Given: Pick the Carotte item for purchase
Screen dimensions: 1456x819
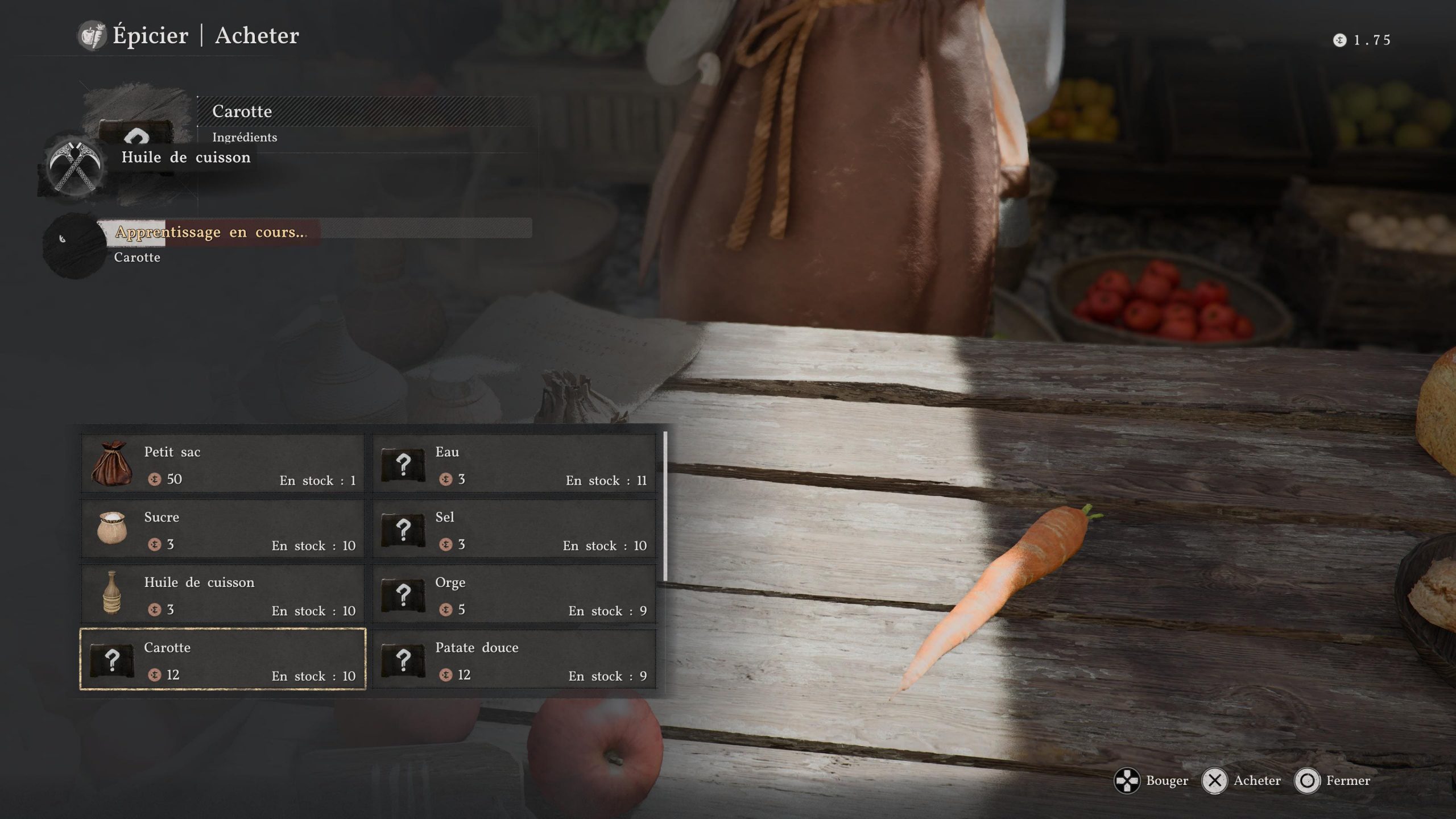Looking at the screenshot, I should [x=223, y=660].
